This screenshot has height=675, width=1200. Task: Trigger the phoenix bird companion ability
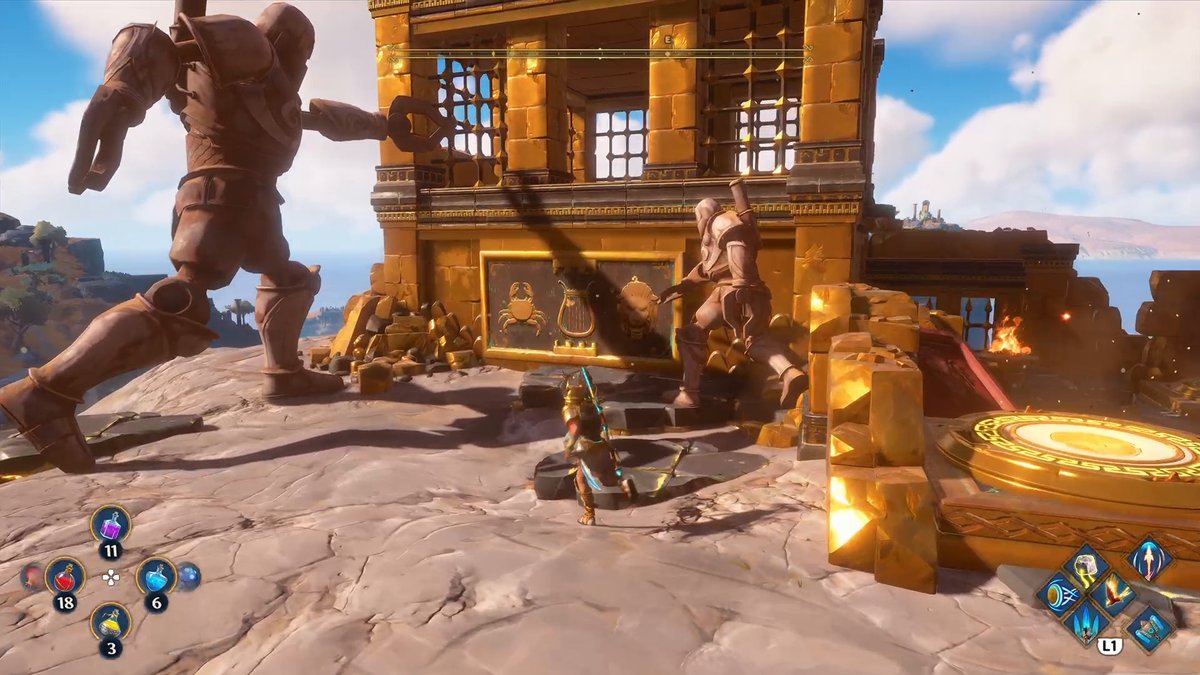pos(1112,595)
